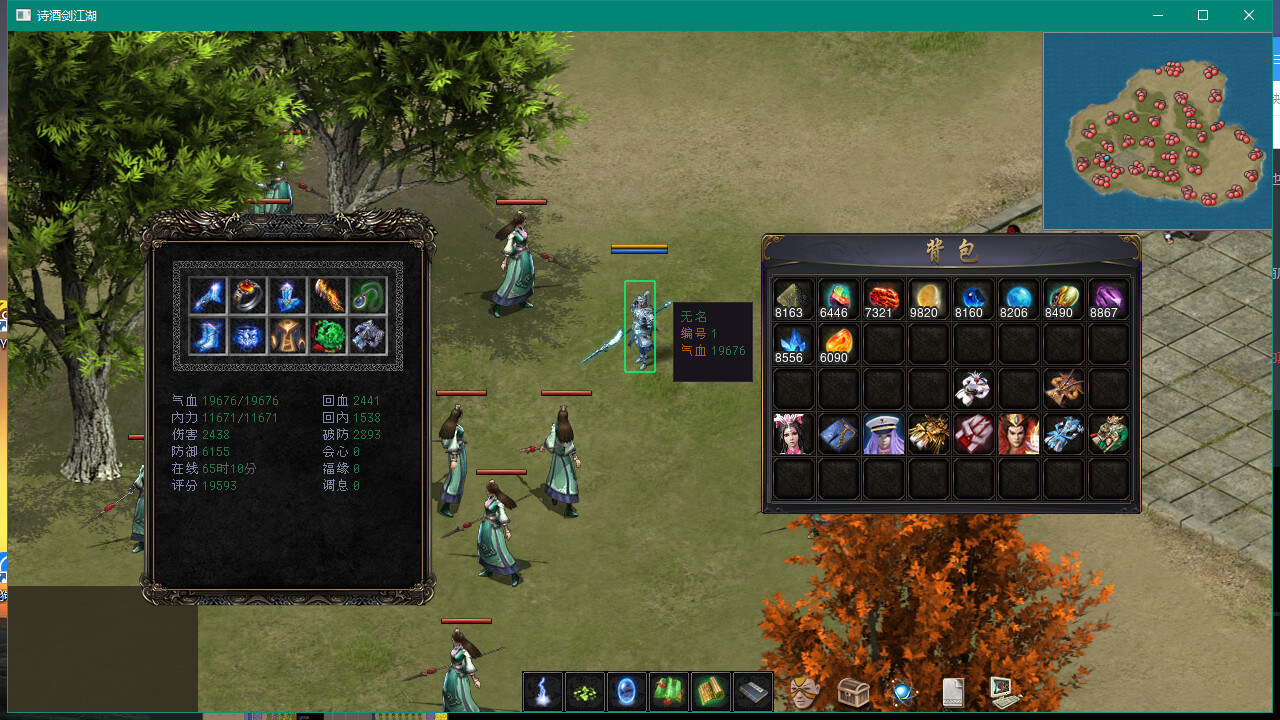This screenshot has height=720, width=1280.
Task: Select the red-armored warrior portrait item
Action: point(1018,434)
